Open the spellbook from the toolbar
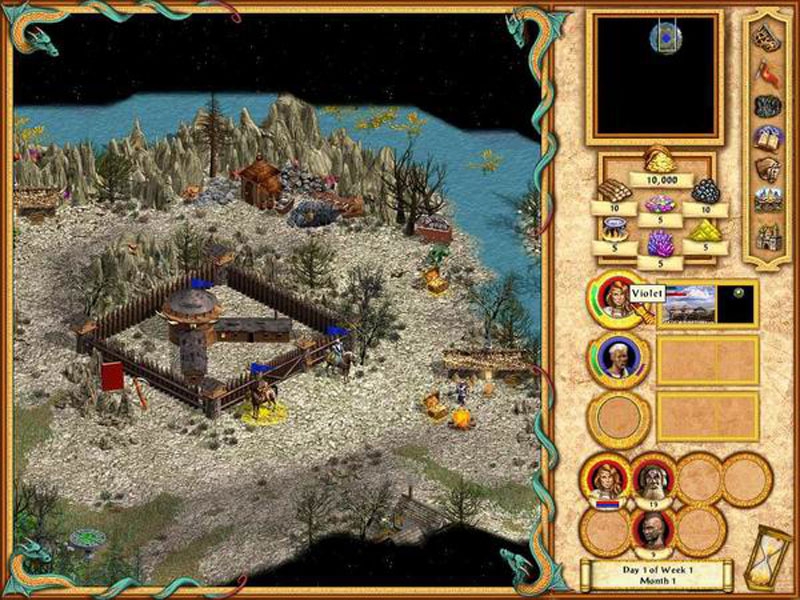The image size is (800, 600). click(x=767, y=138)
